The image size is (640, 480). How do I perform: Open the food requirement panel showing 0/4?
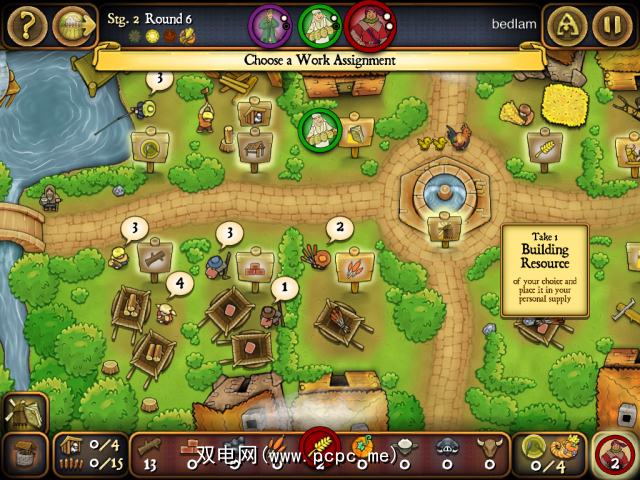550,455
